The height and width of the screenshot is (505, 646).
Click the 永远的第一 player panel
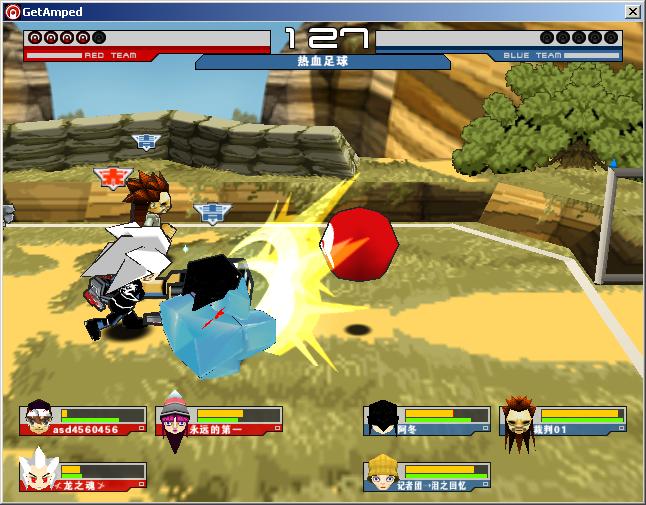tap(219, 420)
